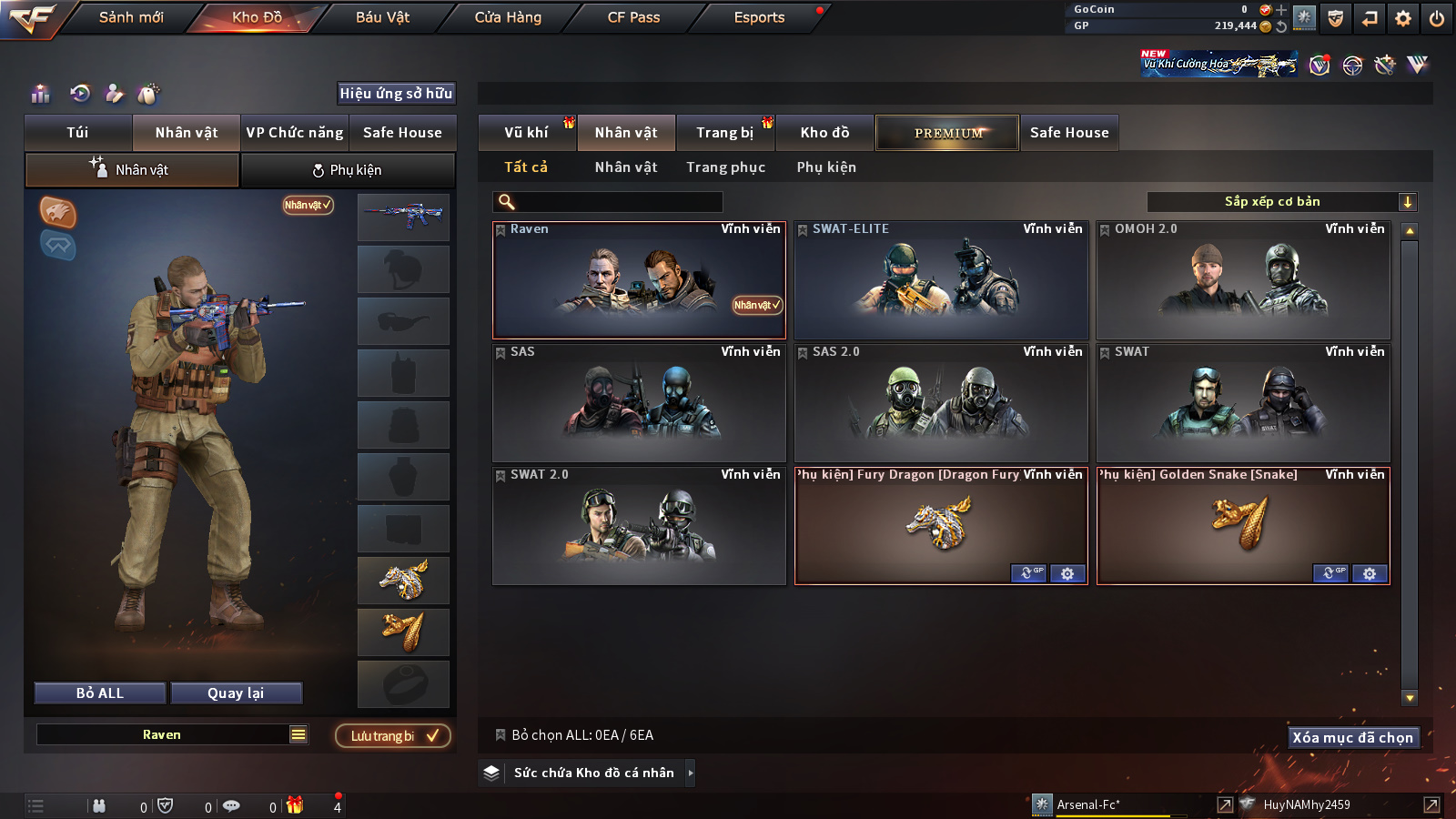This screenshot has width=1456, height=819.
Task: Click the power exit icon
Action: click(x=1437, y=18)
